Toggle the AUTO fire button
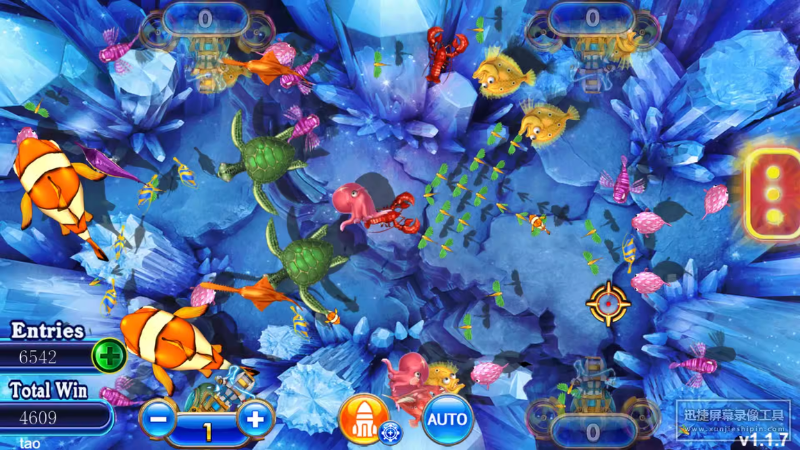 448,418
